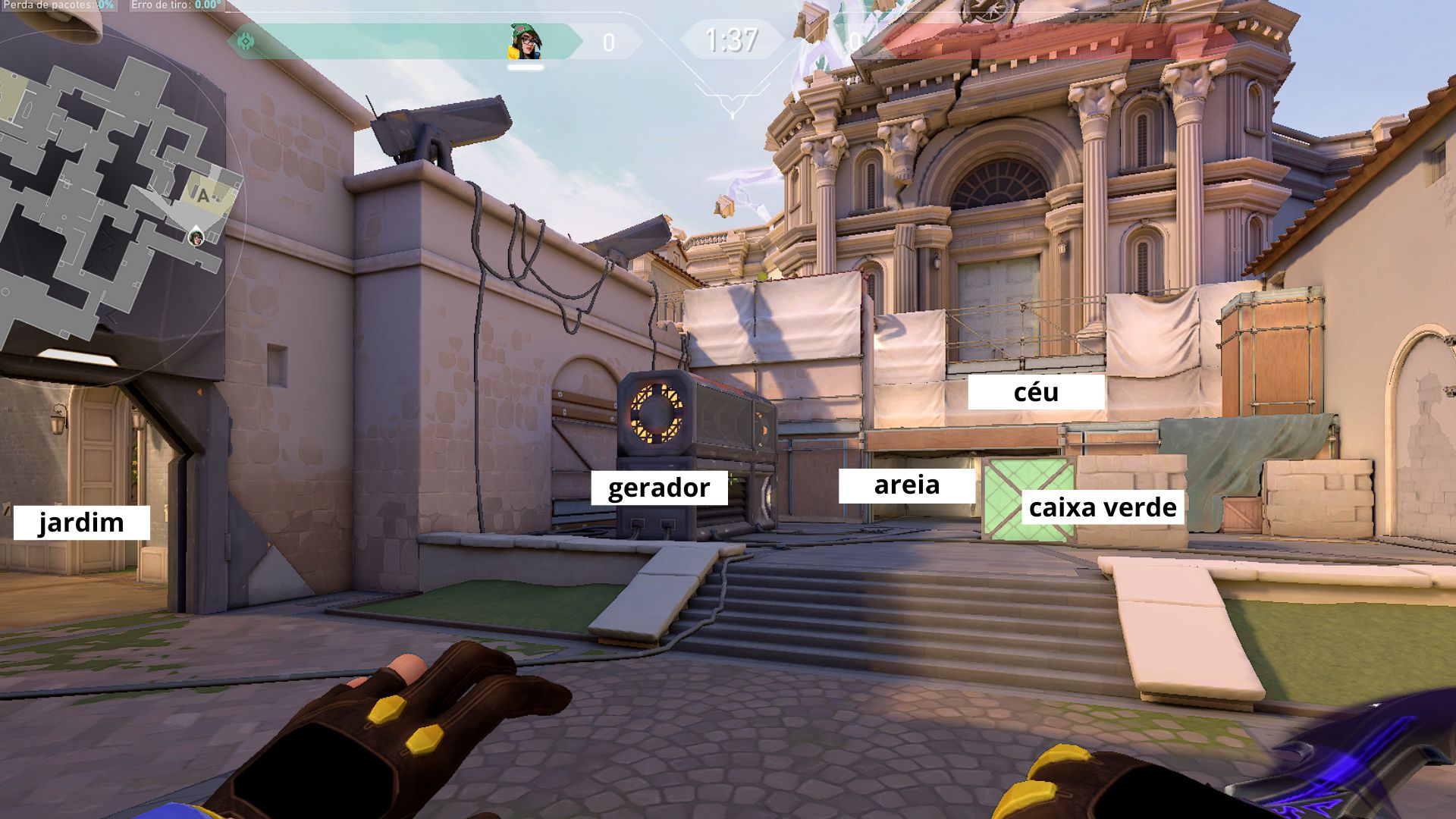Click the green team emblem in score bar

[246, 42]
